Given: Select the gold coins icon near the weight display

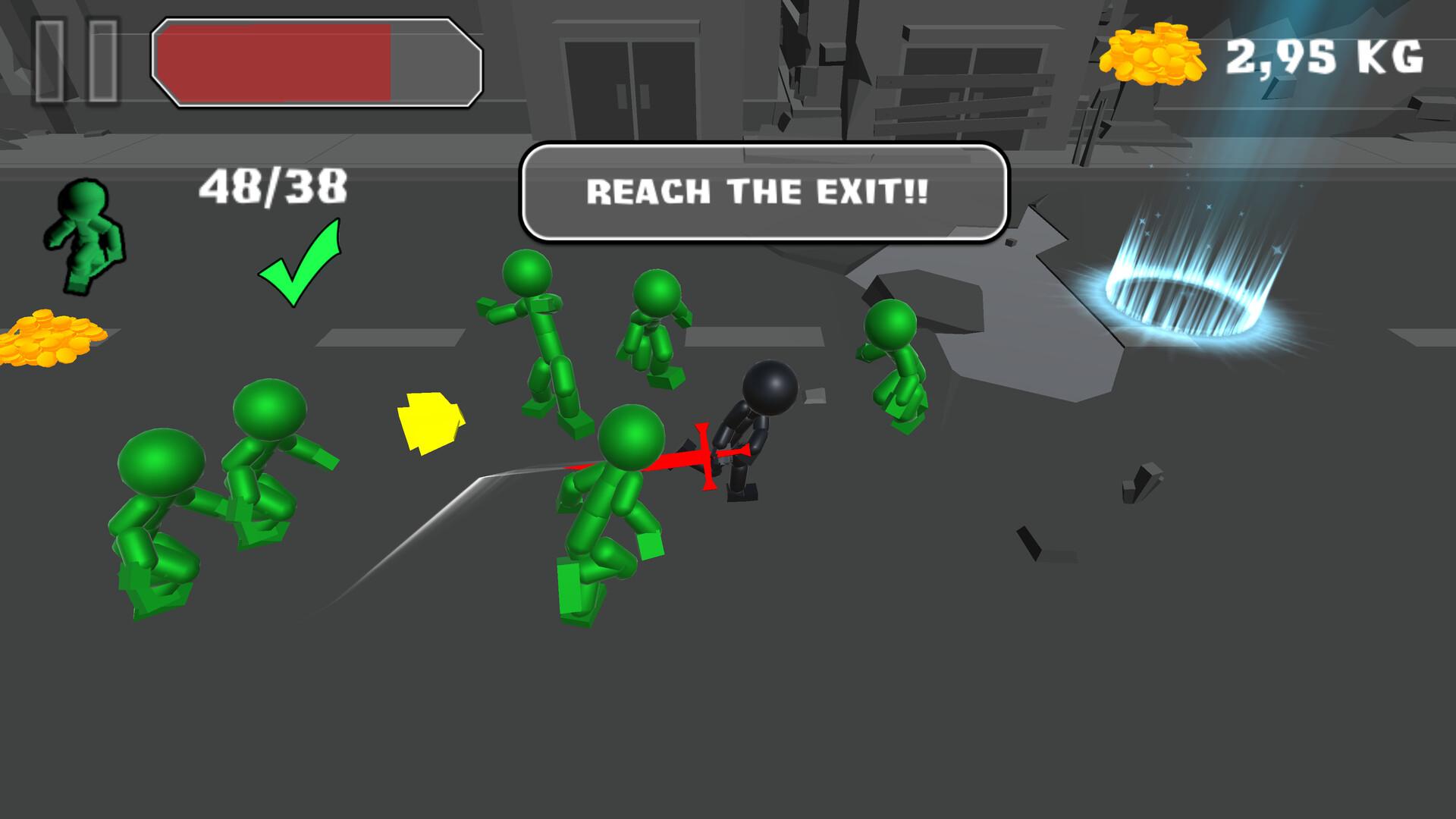Looking at the screenshot, I should [1153, 55].
